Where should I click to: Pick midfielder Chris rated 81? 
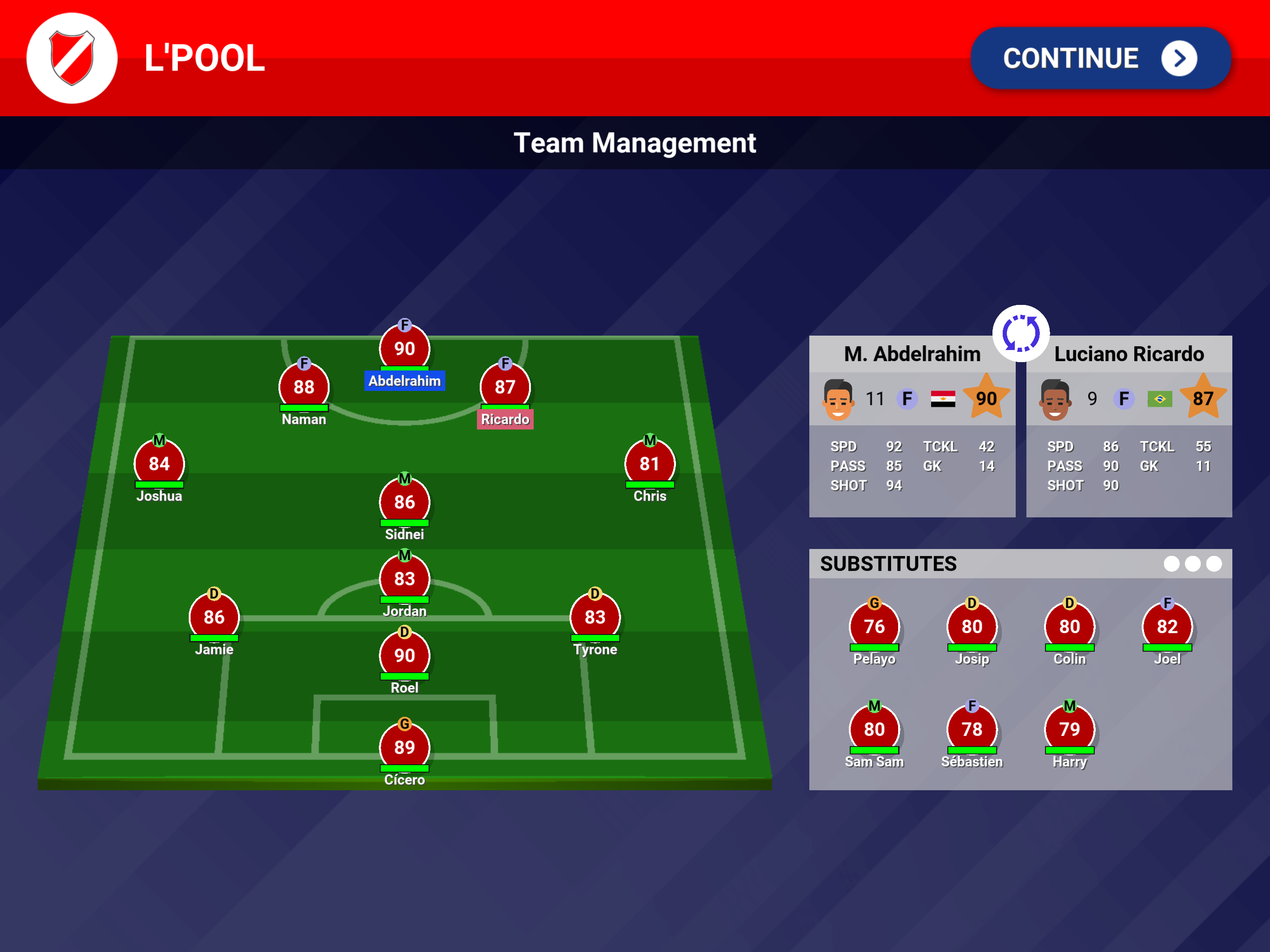pos(649,464)
